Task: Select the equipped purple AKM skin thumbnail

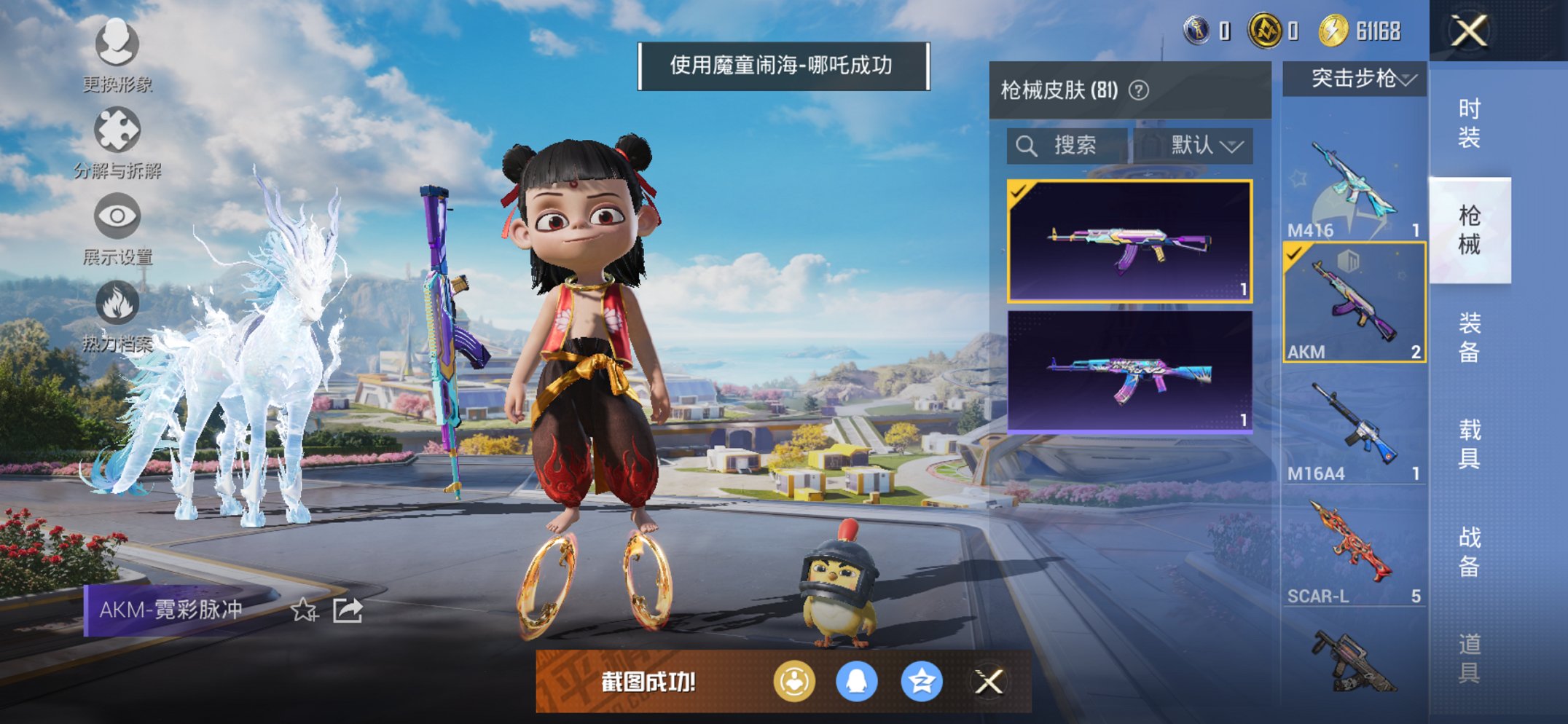Action: 1129,241
